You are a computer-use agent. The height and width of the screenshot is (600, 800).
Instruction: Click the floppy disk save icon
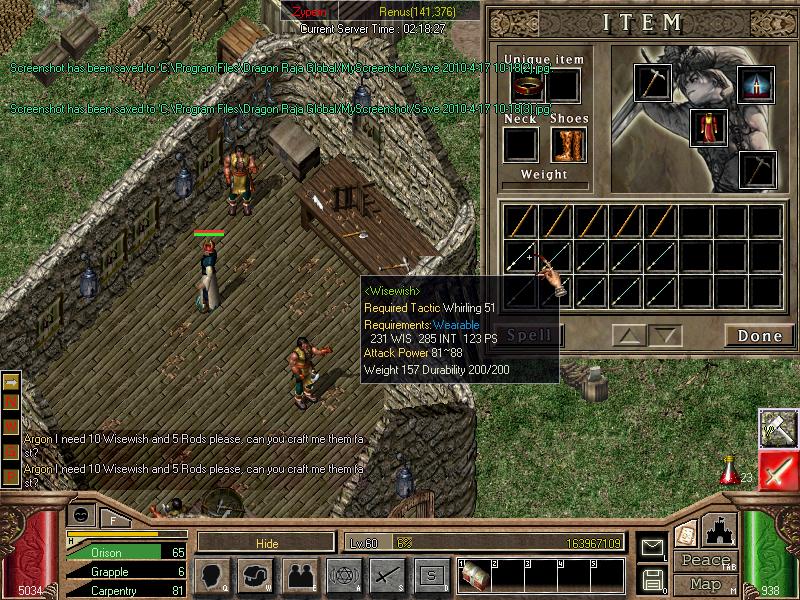tap(653, 579)
